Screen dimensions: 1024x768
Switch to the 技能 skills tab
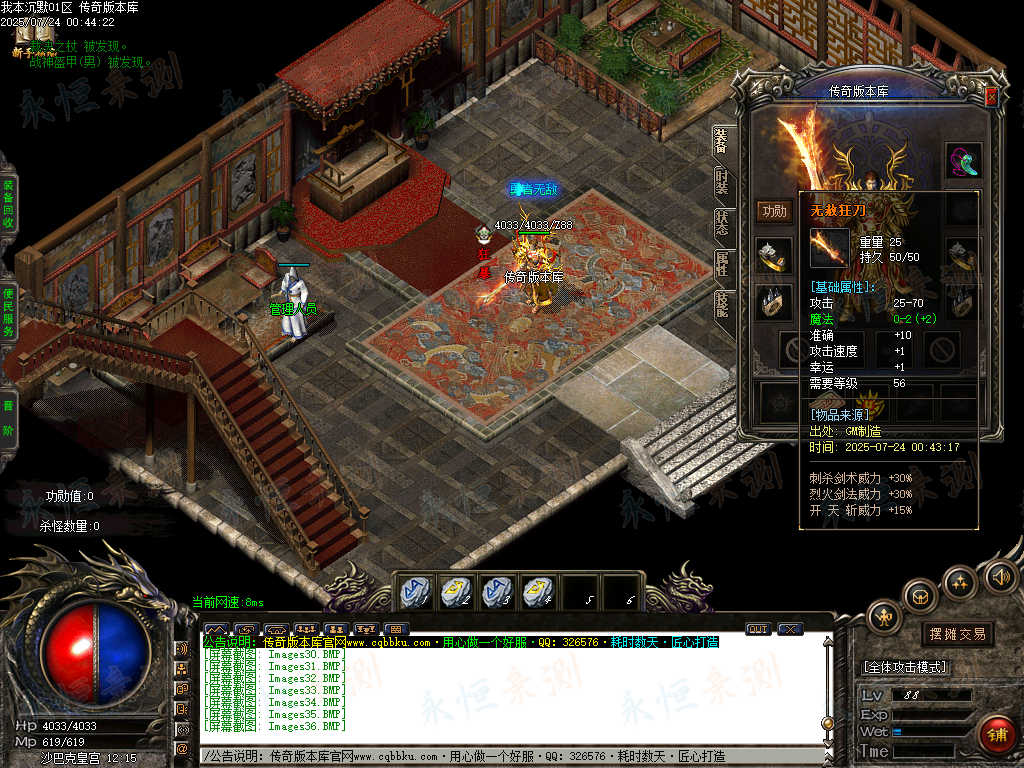tap(722, 304)
